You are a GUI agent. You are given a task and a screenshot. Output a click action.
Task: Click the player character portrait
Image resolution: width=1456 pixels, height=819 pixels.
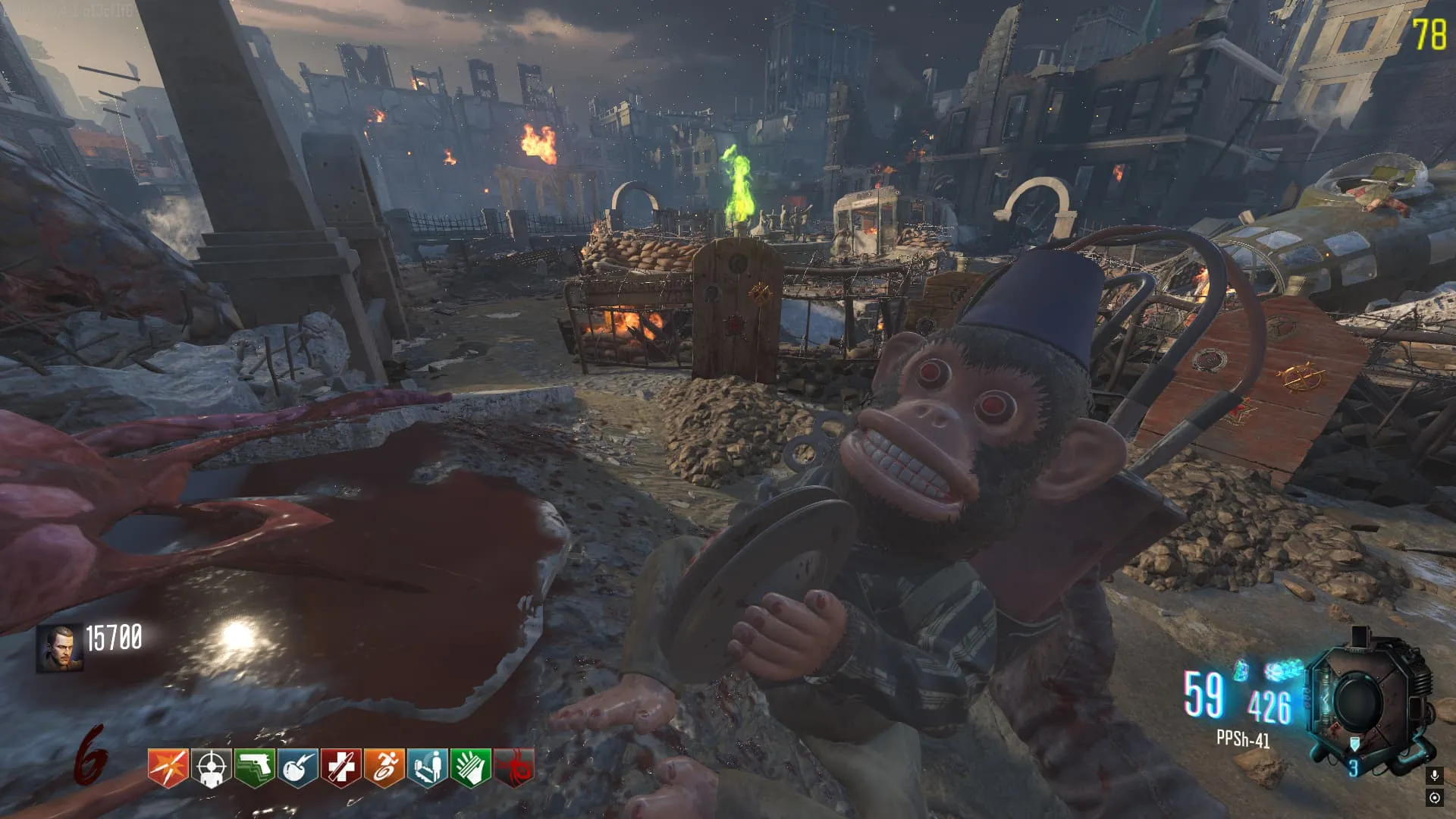[59, 649]
